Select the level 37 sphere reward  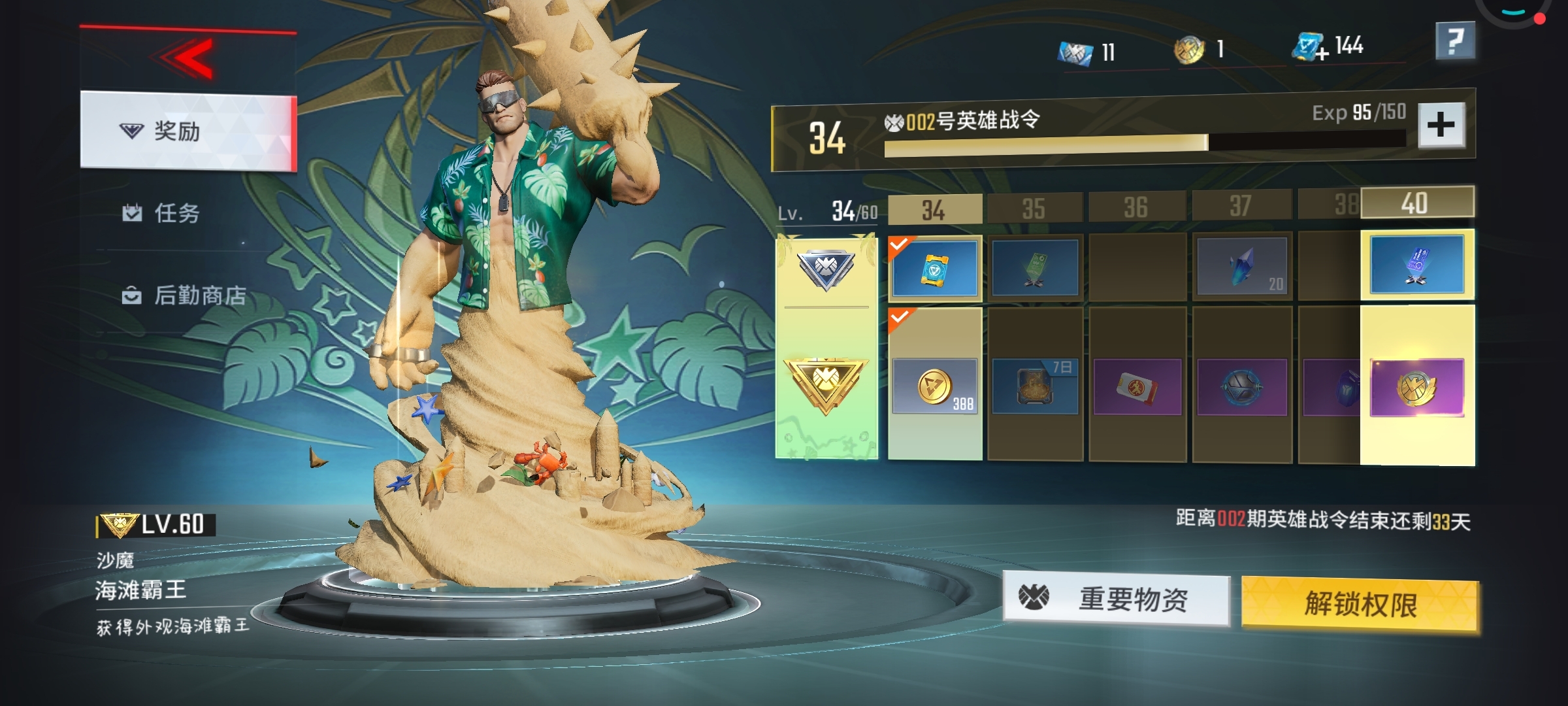click(x=1241, y=387)
